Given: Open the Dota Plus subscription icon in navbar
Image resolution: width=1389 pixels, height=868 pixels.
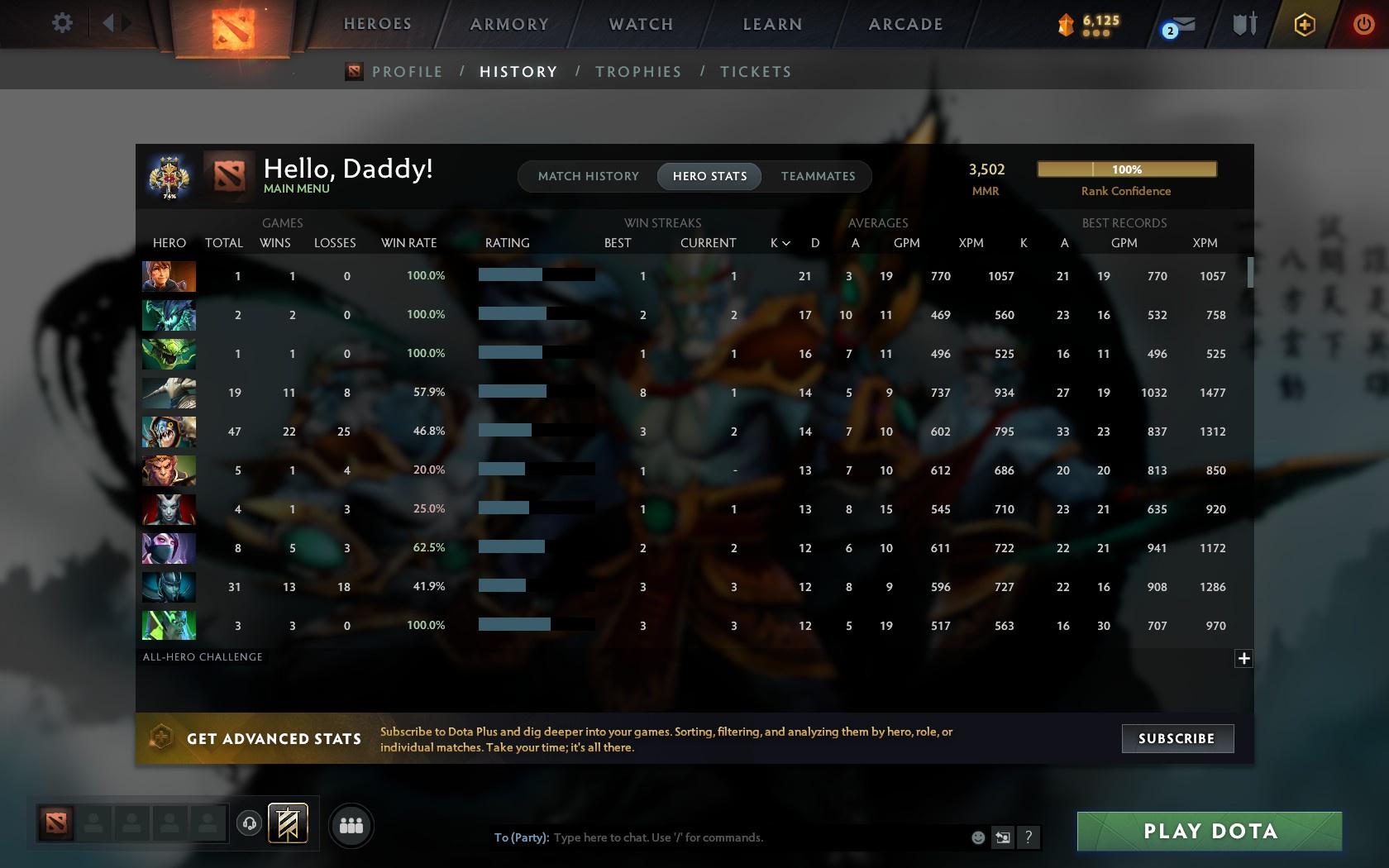Looking at the screenshot, I should [x=1305, y=23].
